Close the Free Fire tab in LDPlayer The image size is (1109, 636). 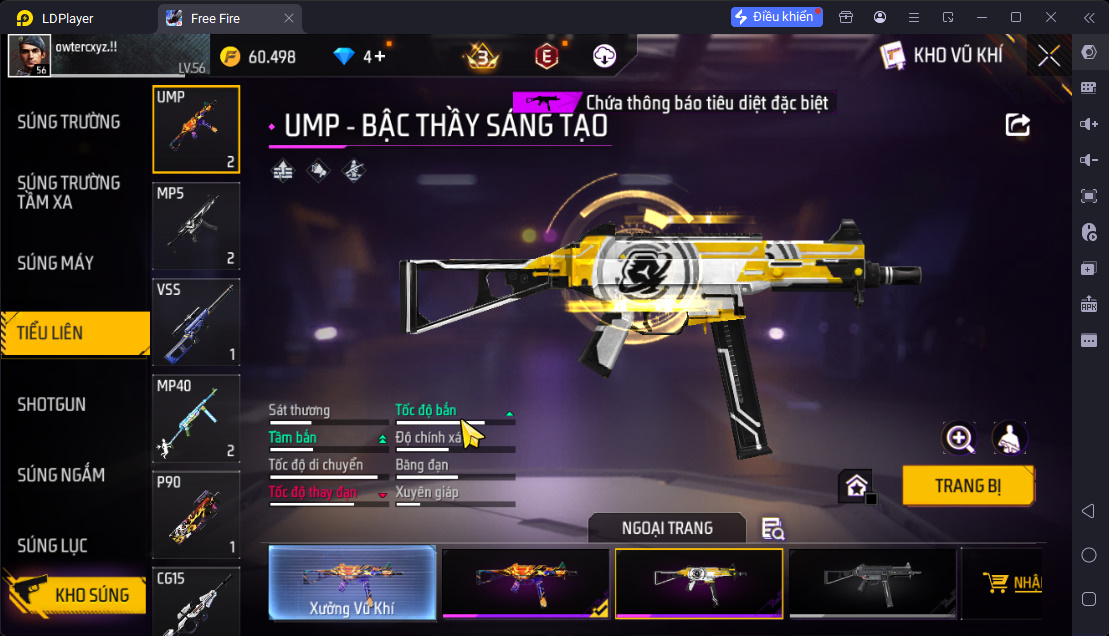pos(289,17)
